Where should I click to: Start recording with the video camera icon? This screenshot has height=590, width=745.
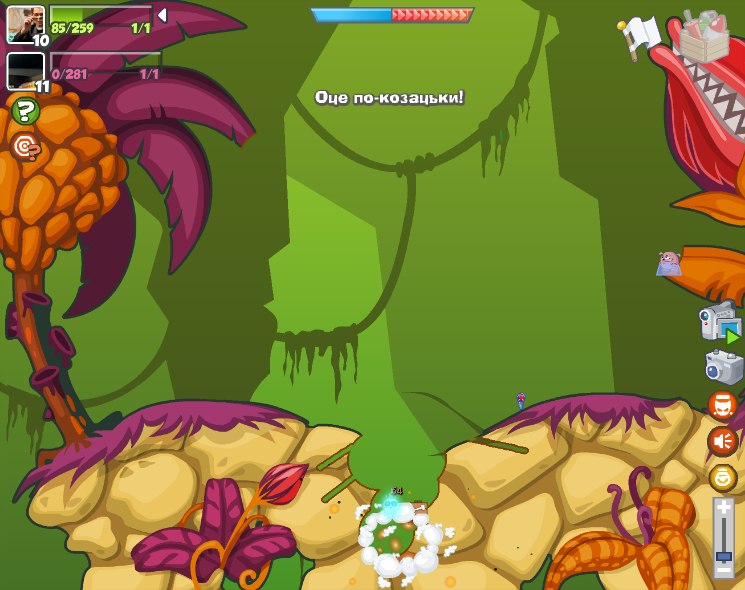click(720, 324)
